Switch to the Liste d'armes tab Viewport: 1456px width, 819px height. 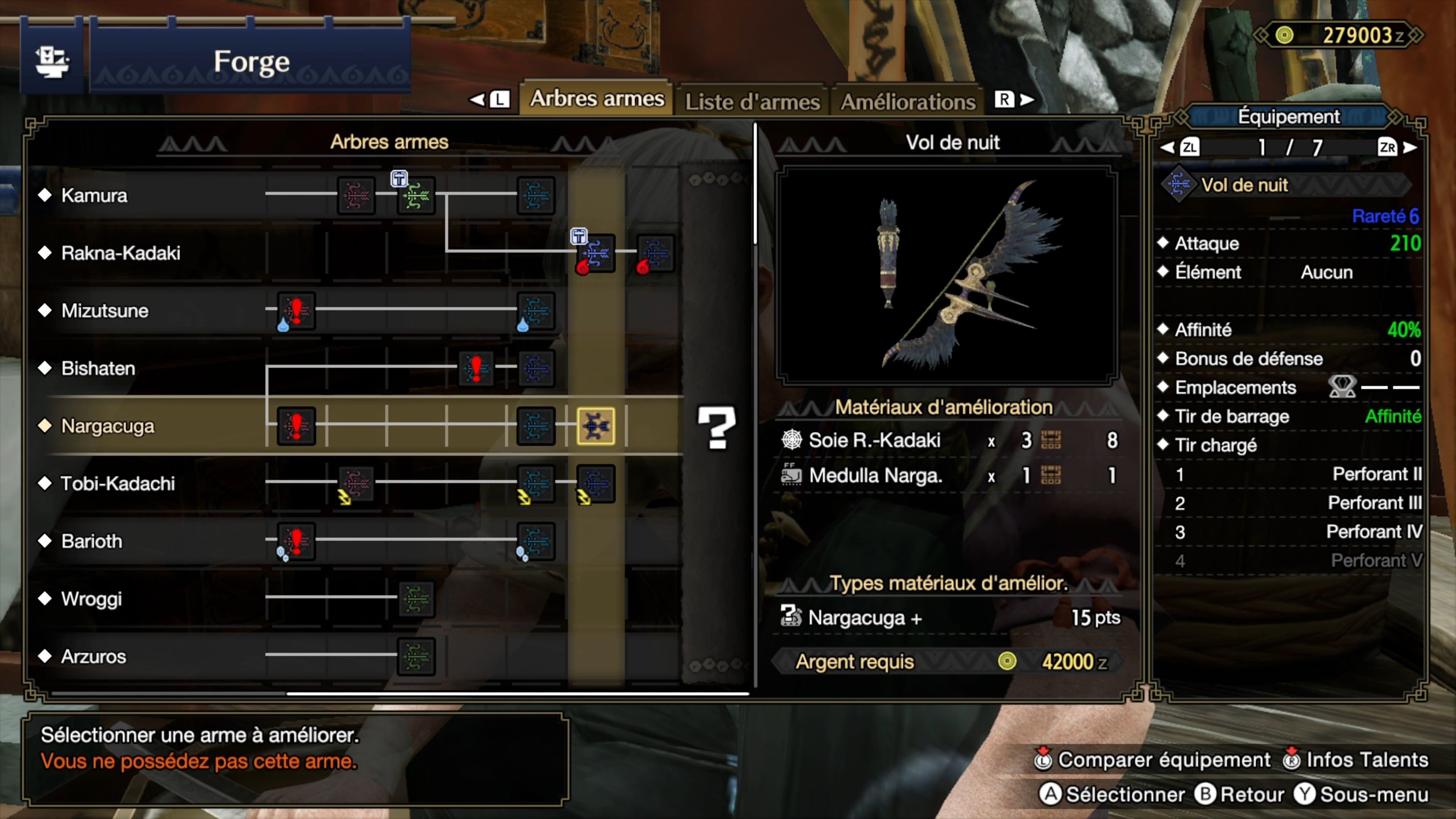pos(752,102)
